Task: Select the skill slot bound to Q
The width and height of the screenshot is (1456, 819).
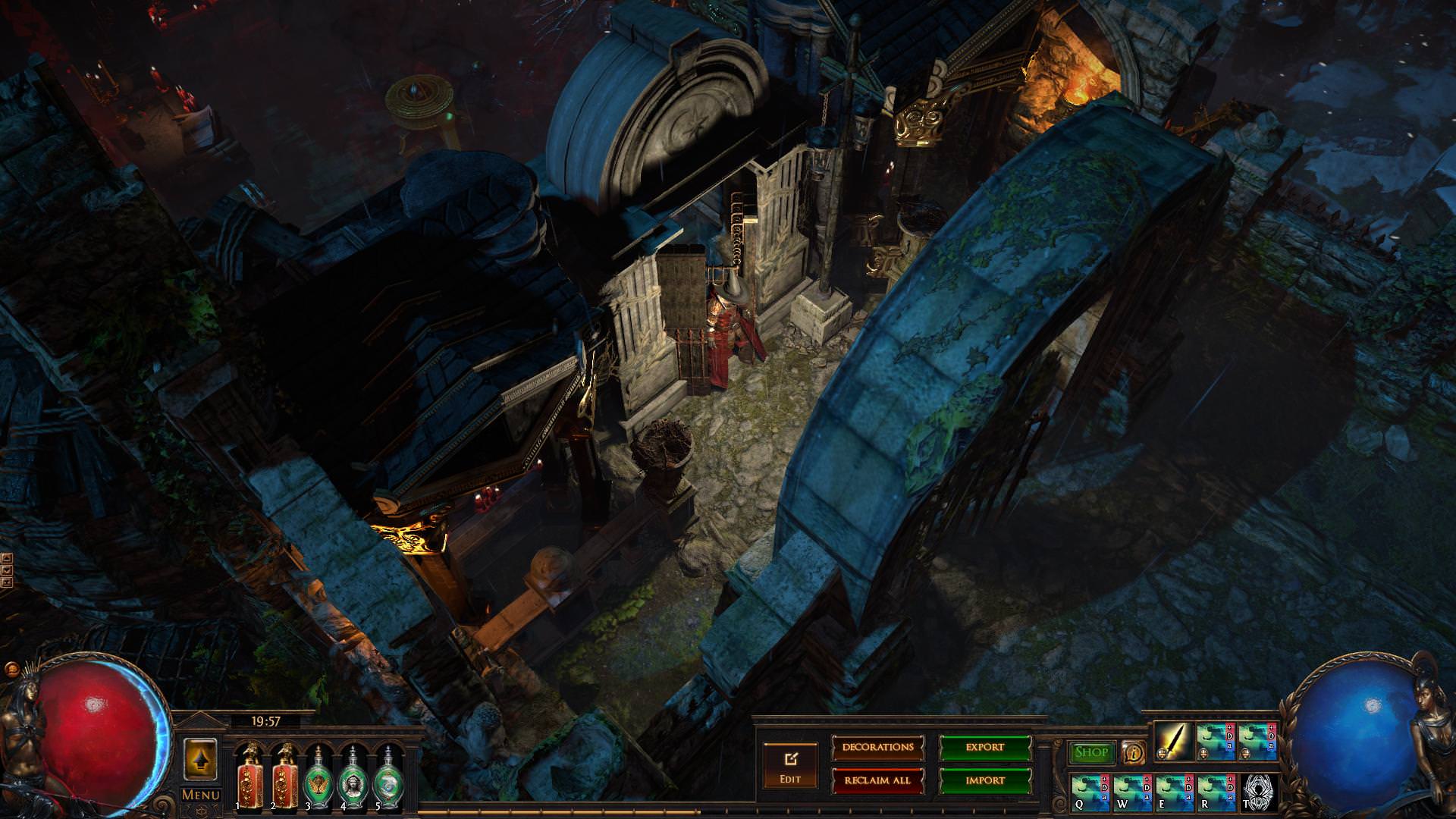Action: point(1090,792)
